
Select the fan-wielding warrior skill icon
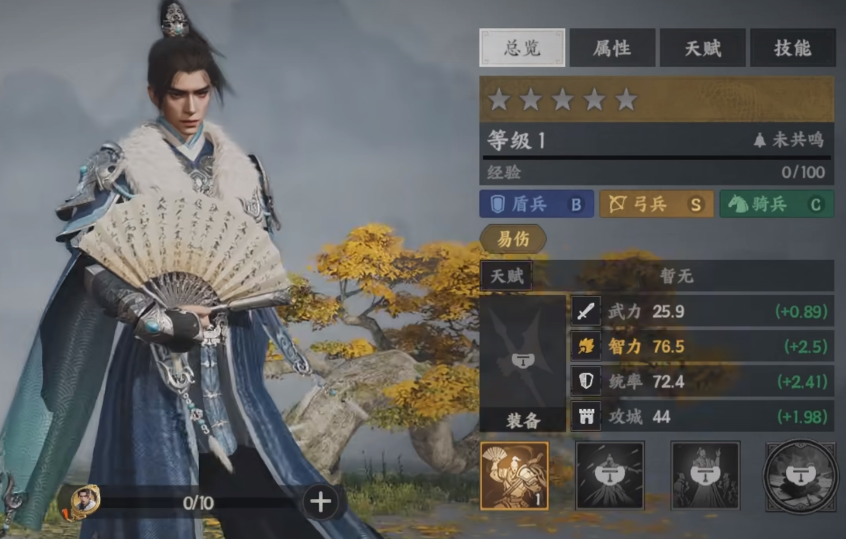[514, 476]
